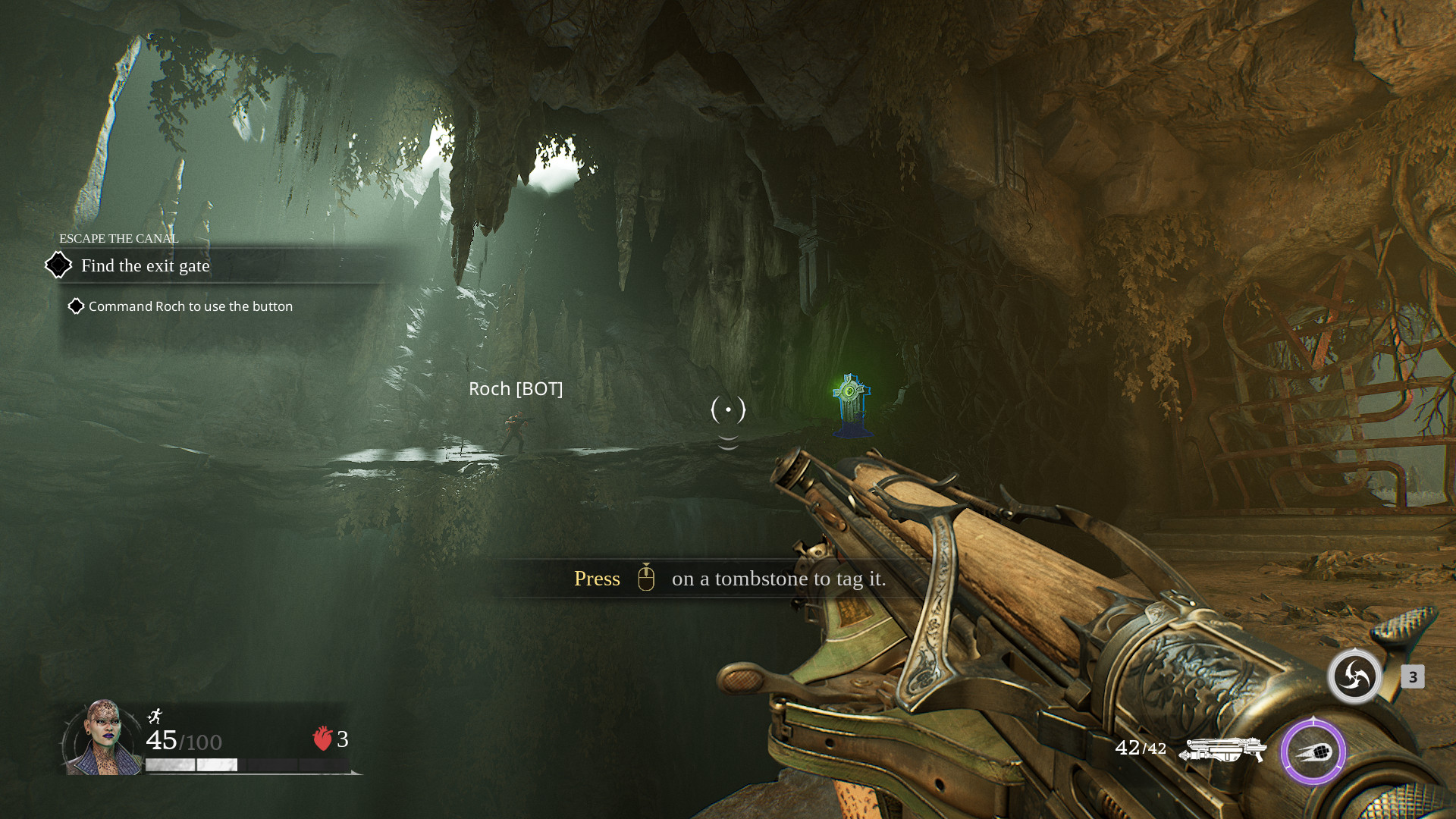Select the Roch [BOT] name tag

coord(516,389)
